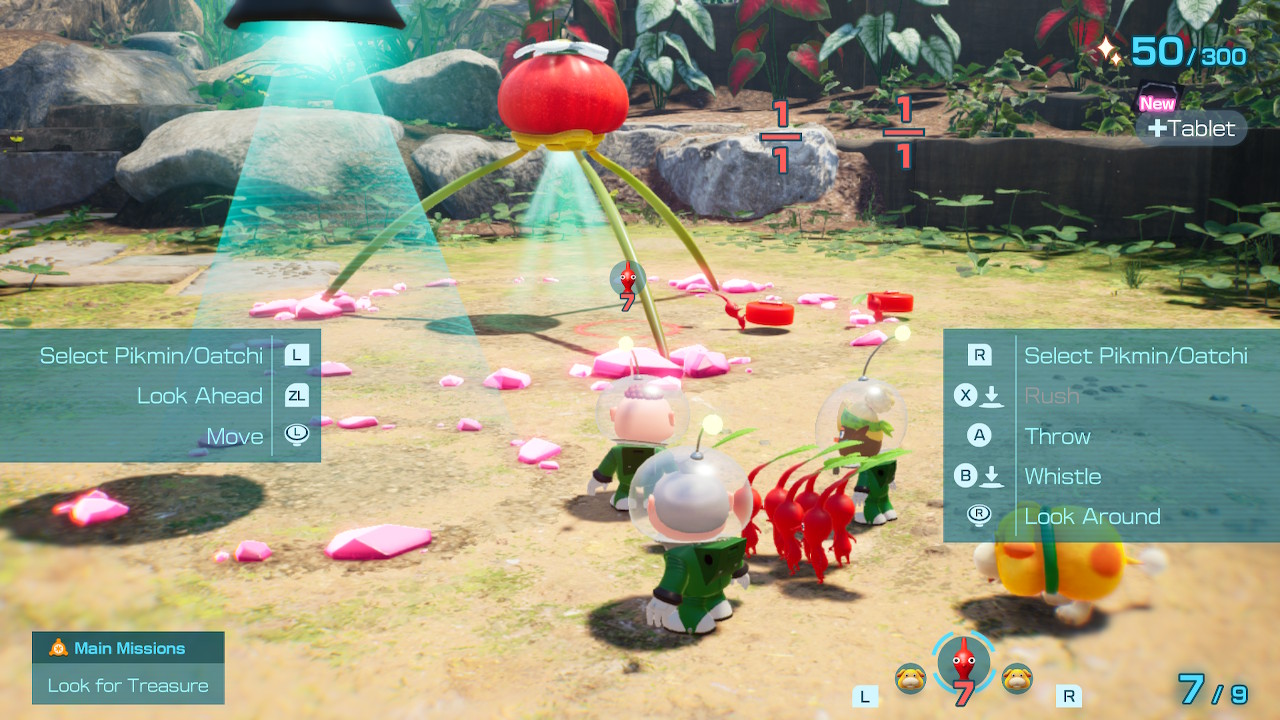
Task: Open the Main Missions objective tracker
Action: pos(128,648)
